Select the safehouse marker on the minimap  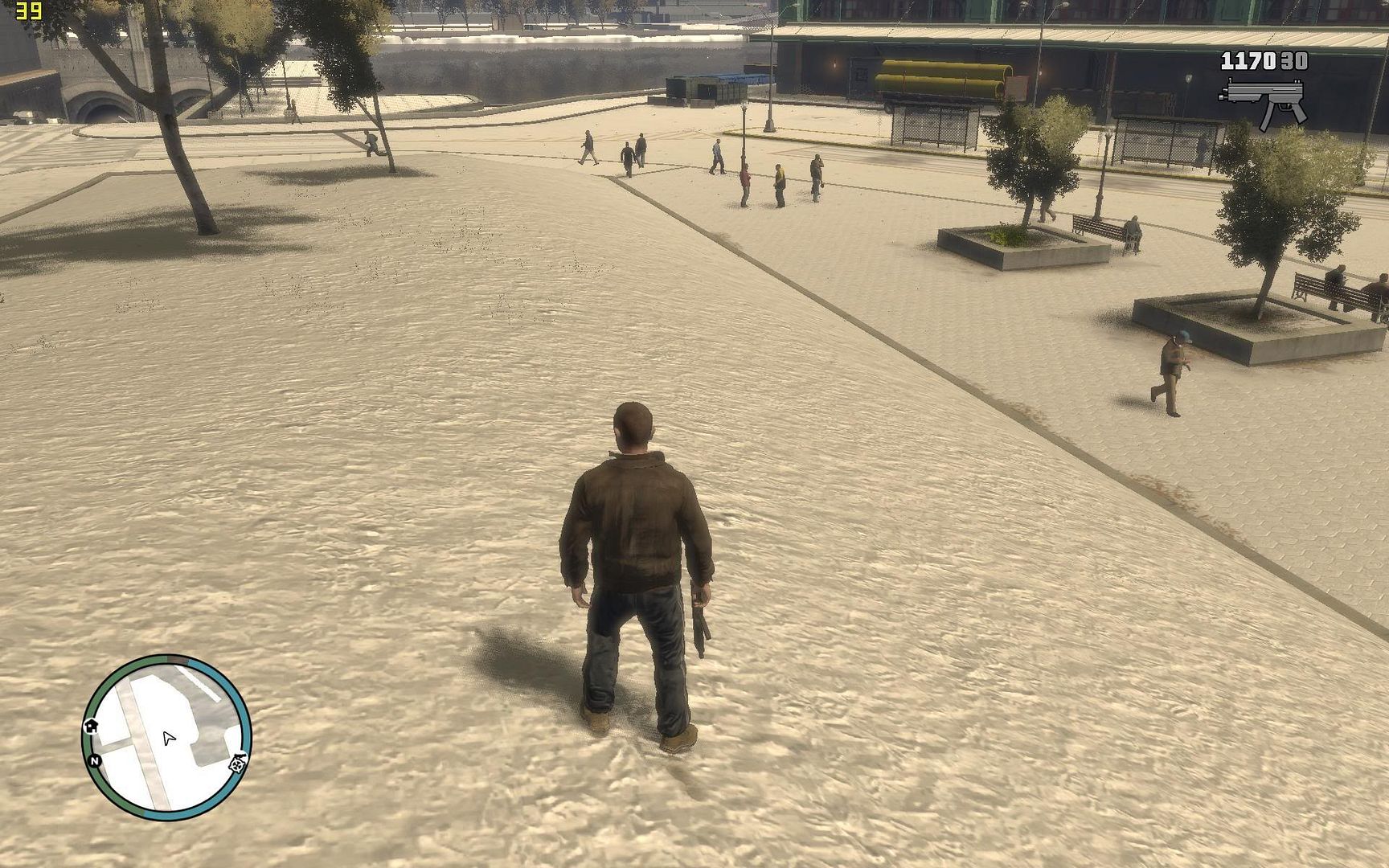pos(91,726)
